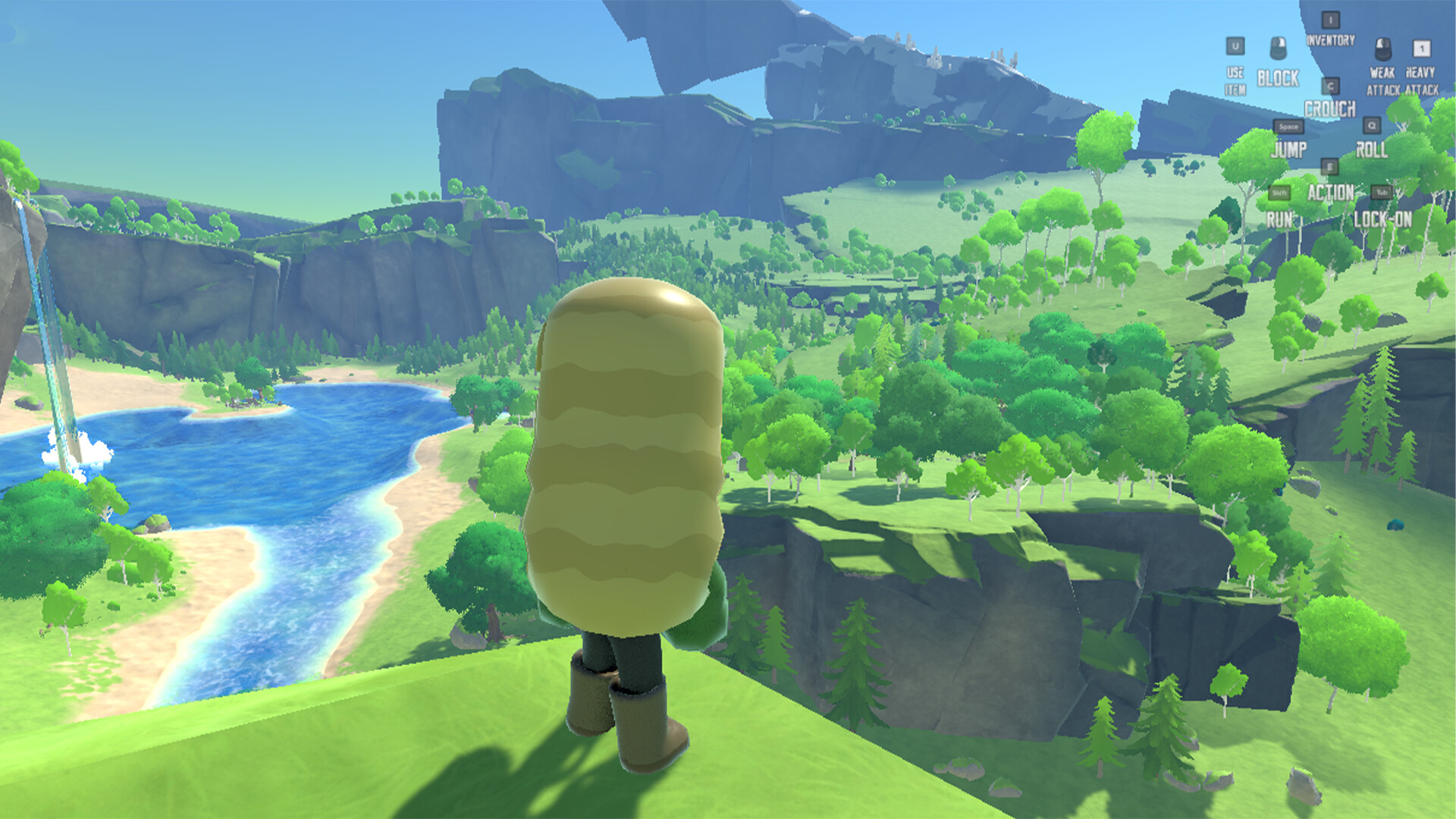The width and height of the screenshot is (1456, 819).
Task: Click the Space key JUMP badge
Action: tap(1288, 127)
